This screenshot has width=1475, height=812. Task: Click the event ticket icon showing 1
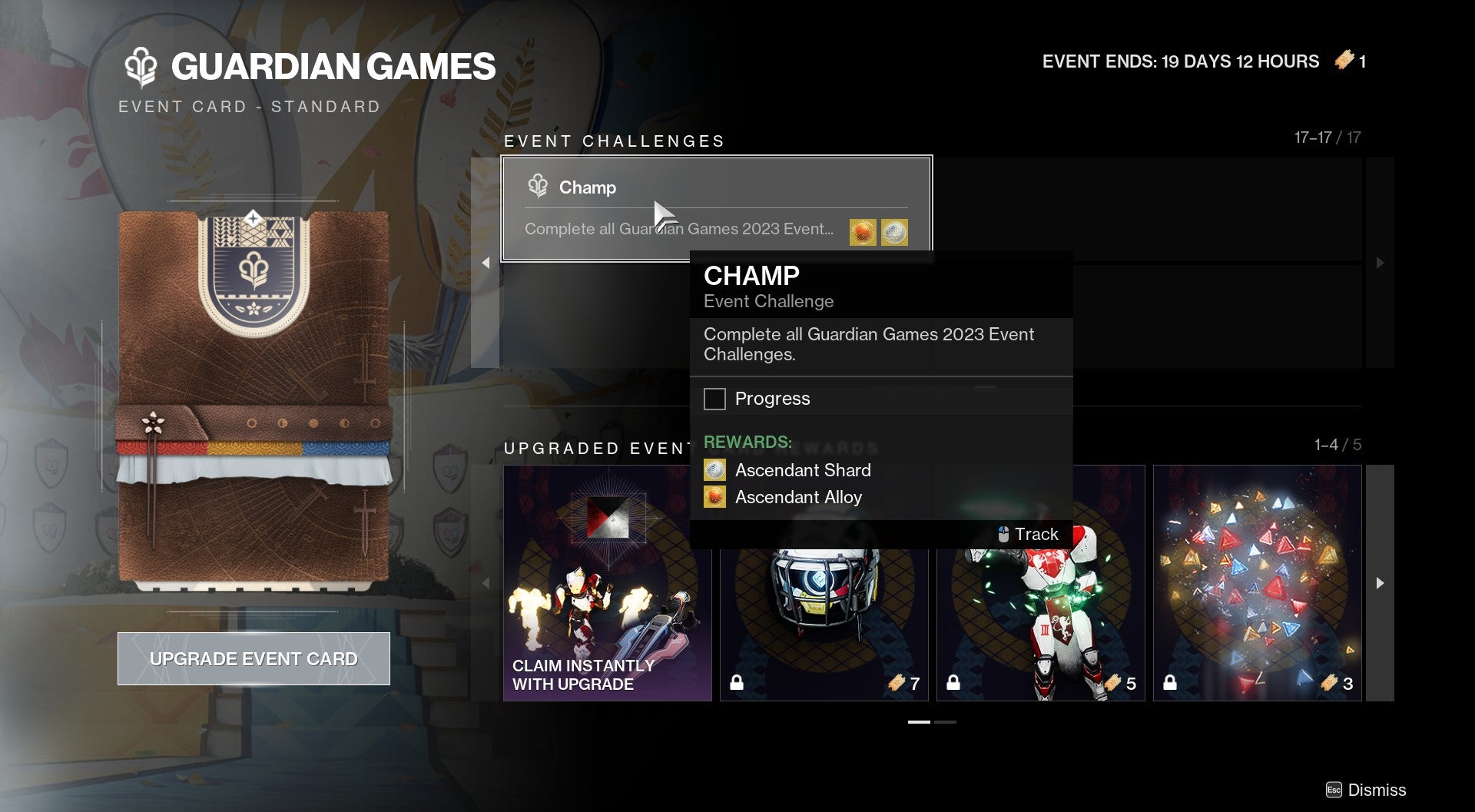(x=1344, y=61)
